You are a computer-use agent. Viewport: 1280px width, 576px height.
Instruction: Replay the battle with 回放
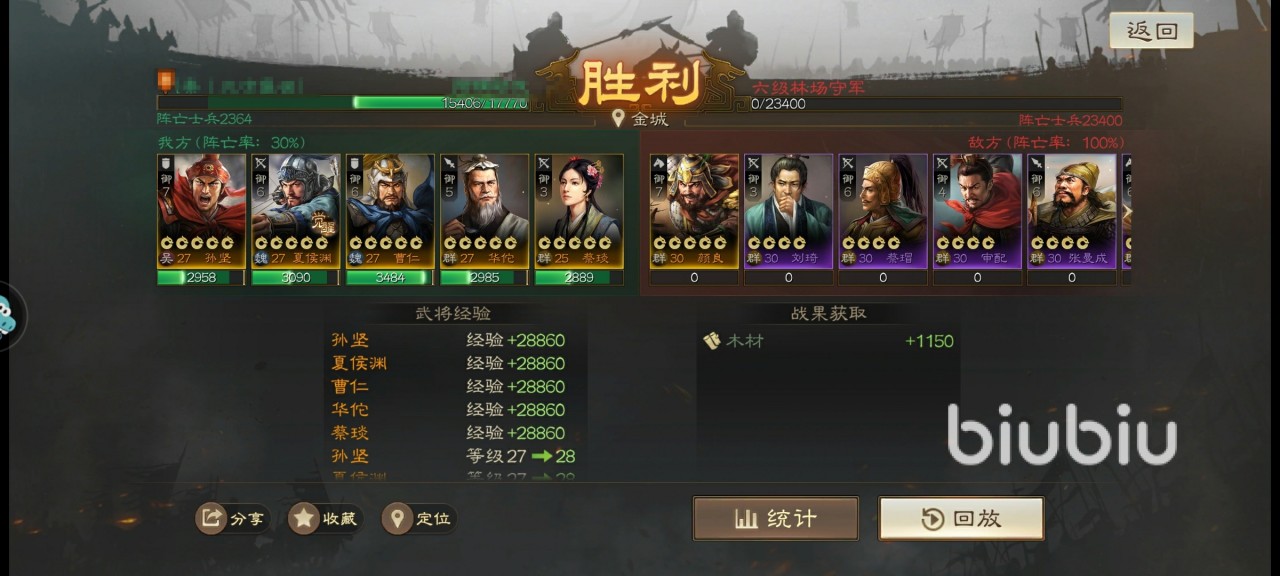coord(961,518)
